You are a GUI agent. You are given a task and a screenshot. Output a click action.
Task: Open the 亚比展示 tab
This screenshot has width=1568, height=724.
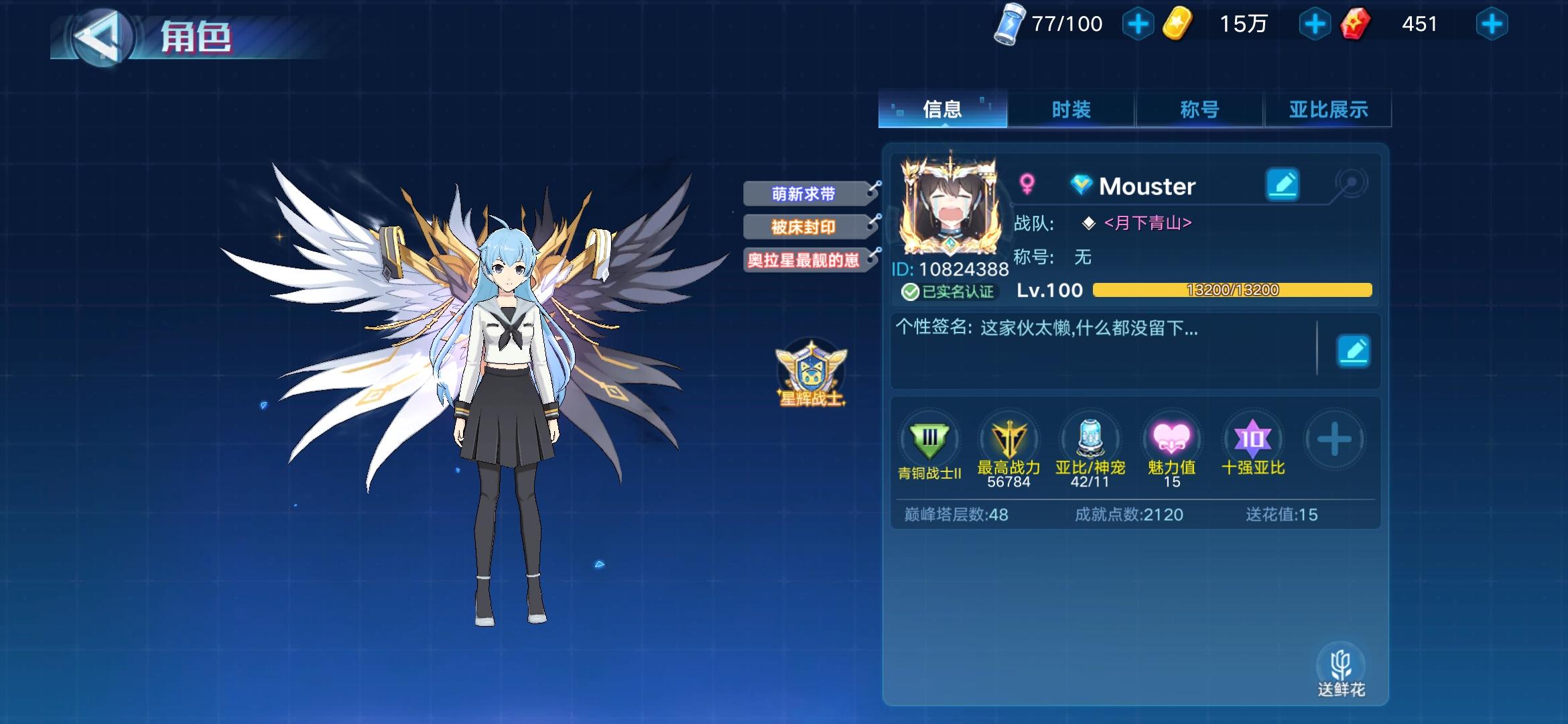(1326, 108)
